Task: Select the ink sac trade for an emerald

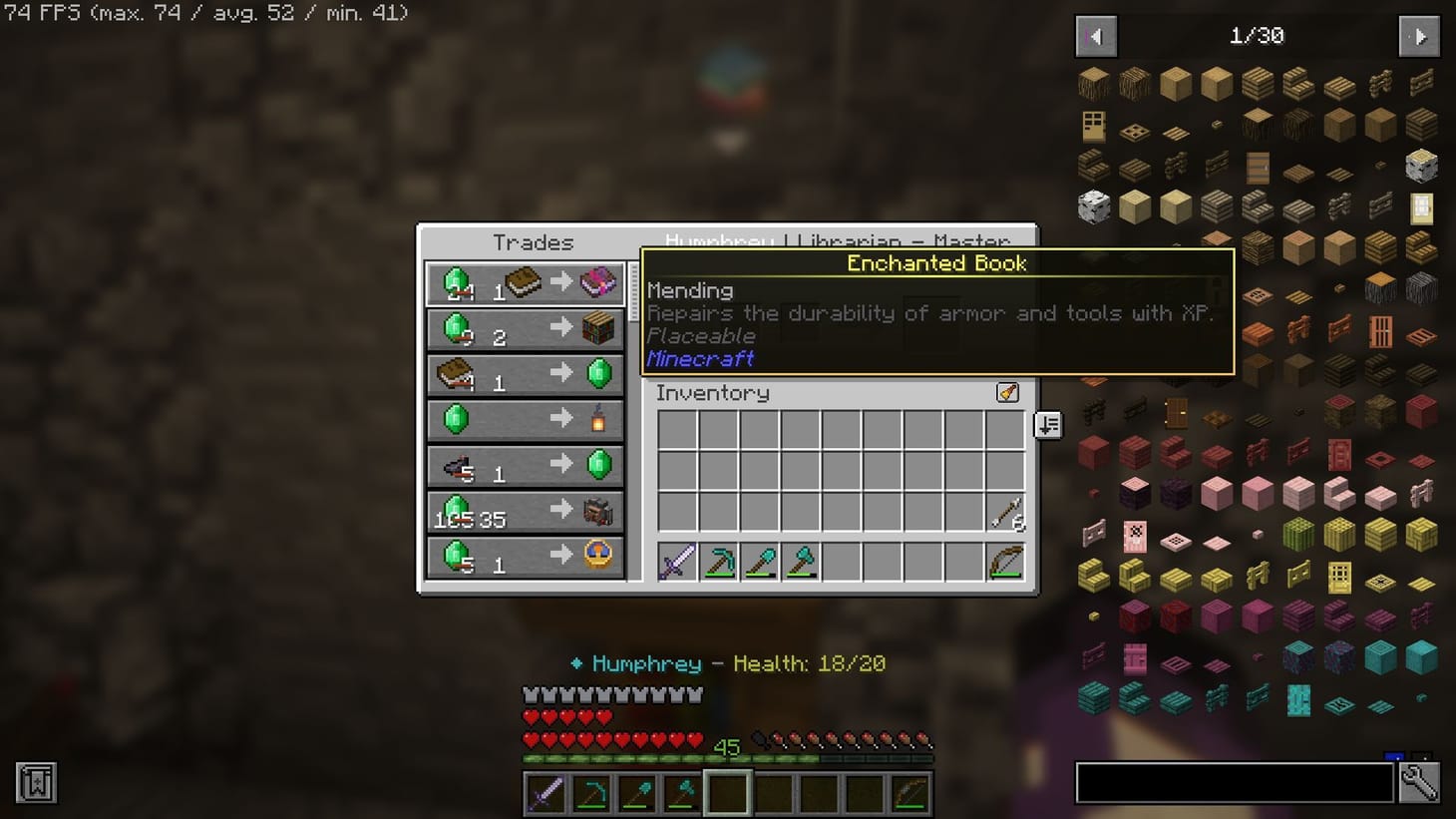Action: 526,465
